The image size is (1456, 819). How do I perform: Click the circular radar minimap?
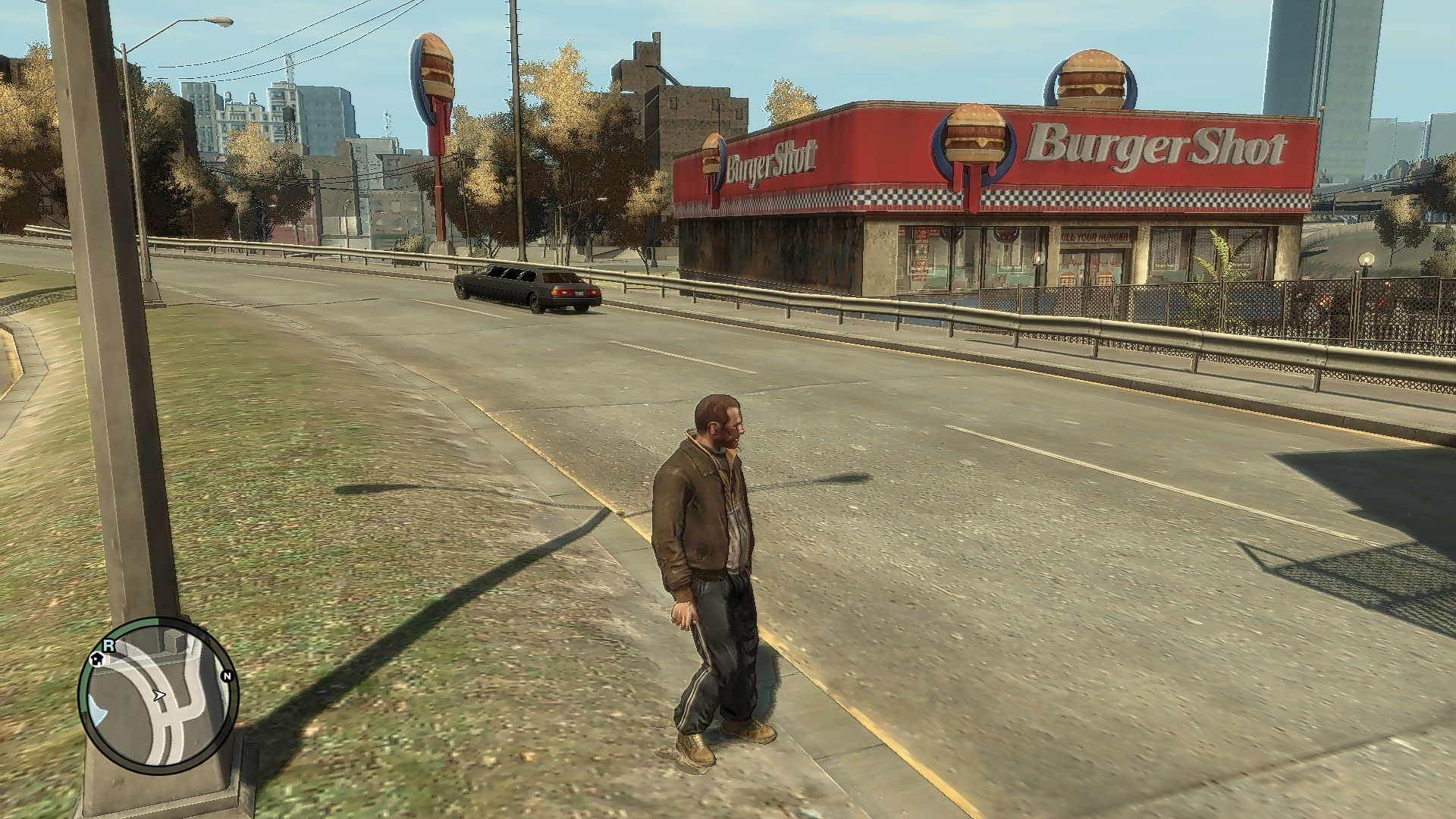coord(158,695)
